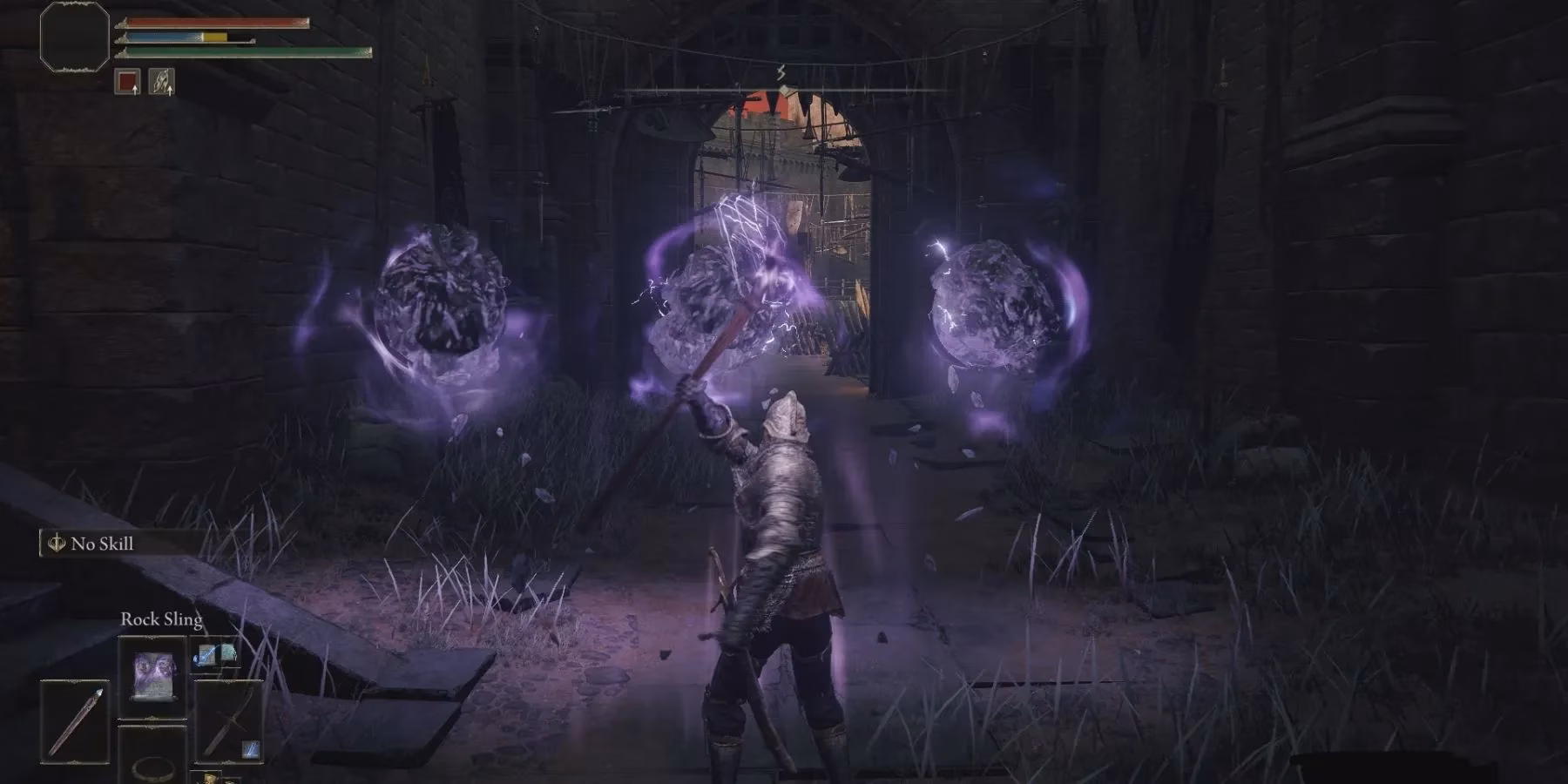Click the No Skill banner text
Viewport: 1568px width, 784px height.
102,543
